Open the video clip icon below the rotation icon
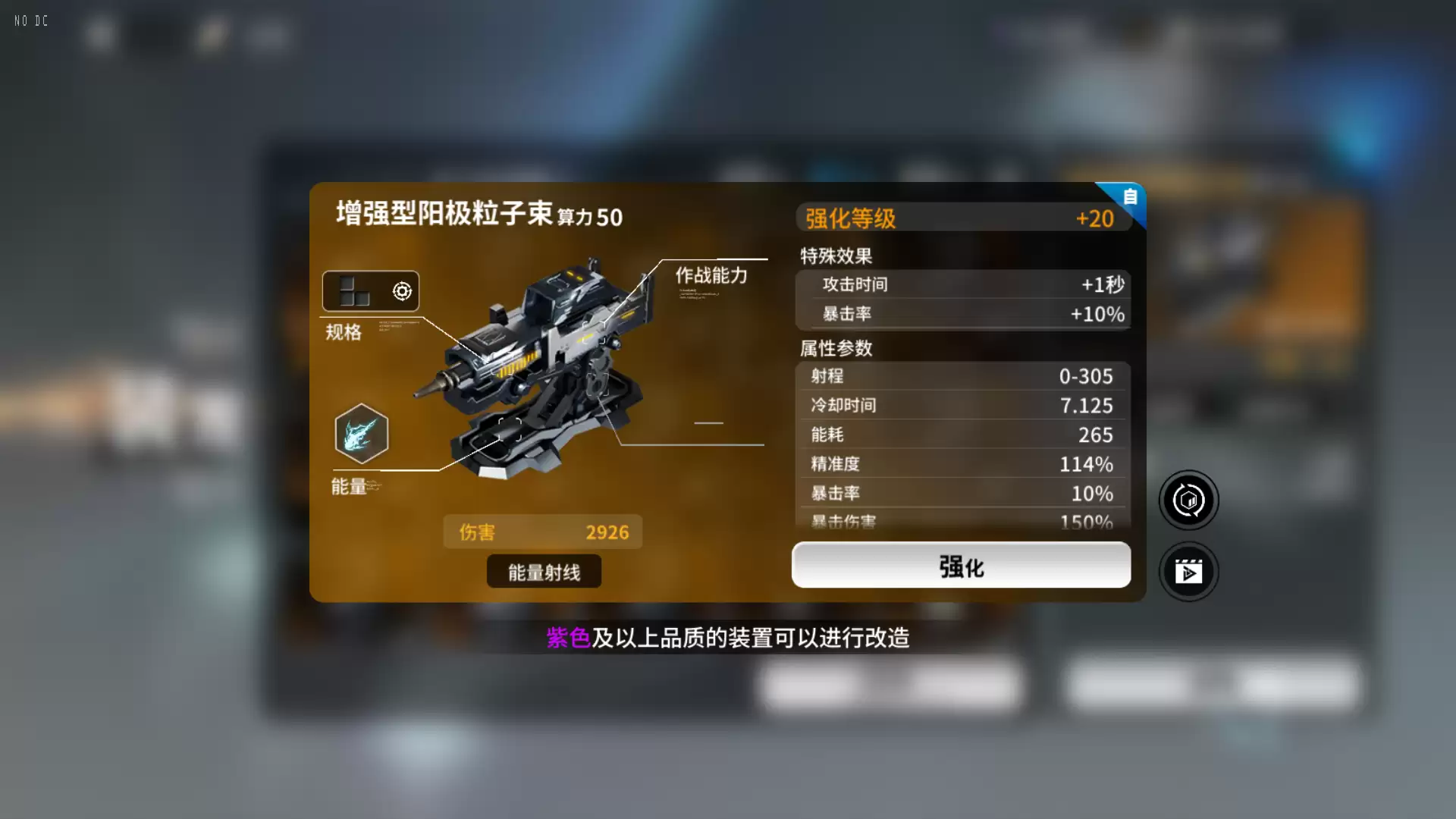The height and width of the screenshot is (819, 1456). click(x=1188, y=572)
